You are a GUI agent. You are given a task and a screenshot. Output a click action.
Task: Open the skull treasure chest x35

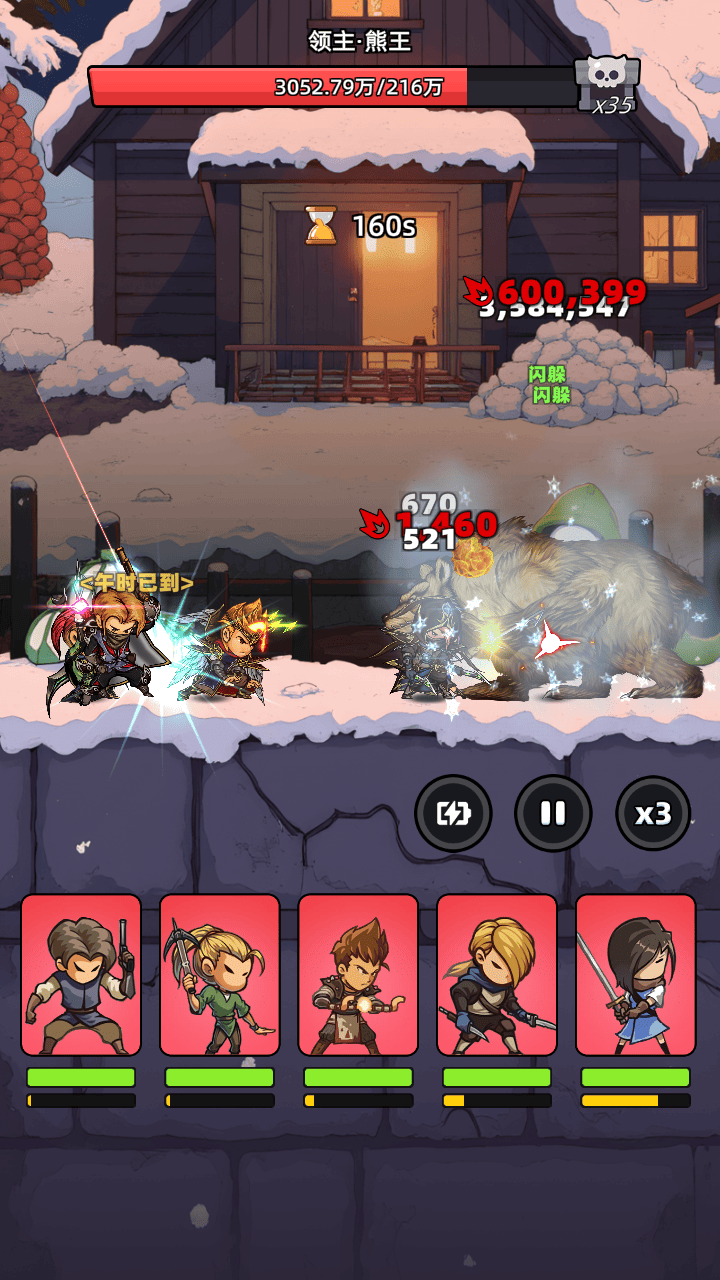[x=606, y=84]
